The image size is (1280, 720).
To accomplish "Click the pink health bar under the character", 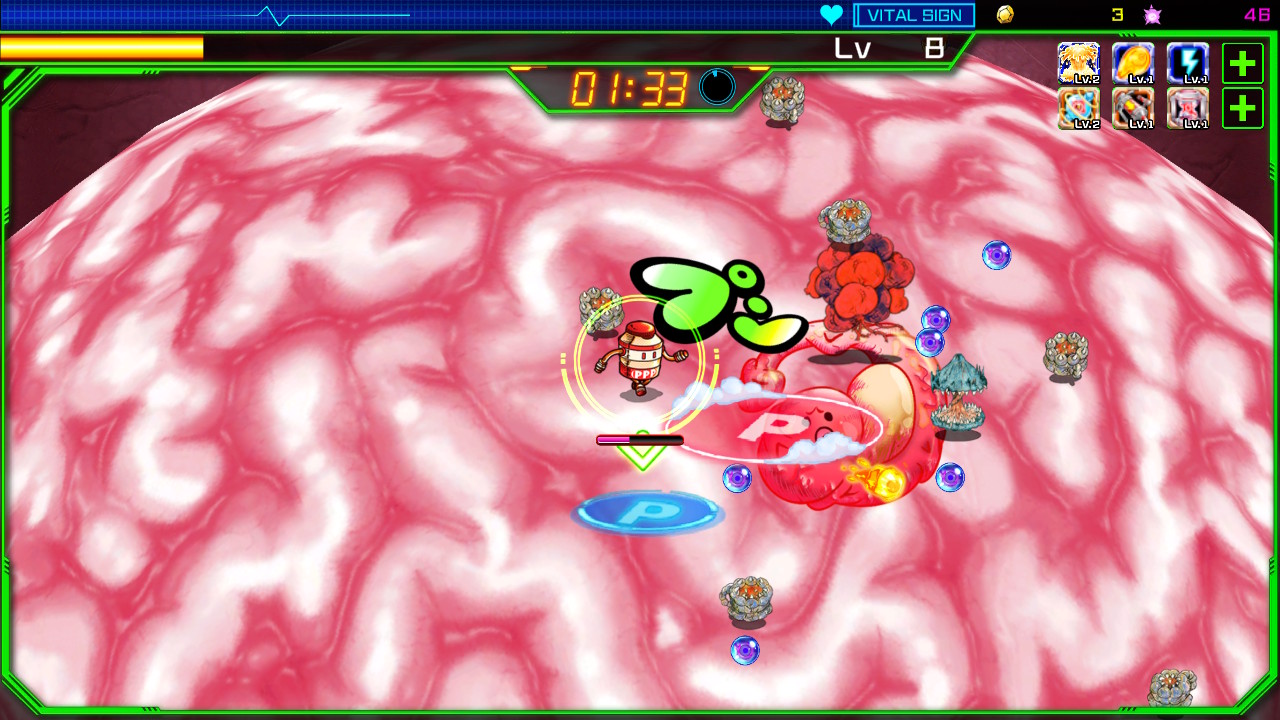I will pyautogui.click(x=639, y=440).
